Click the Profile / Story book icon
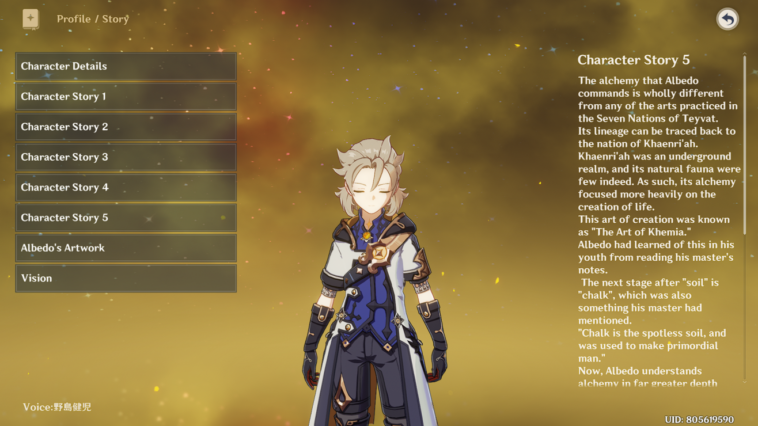758x426 pixels. point(30,19)
